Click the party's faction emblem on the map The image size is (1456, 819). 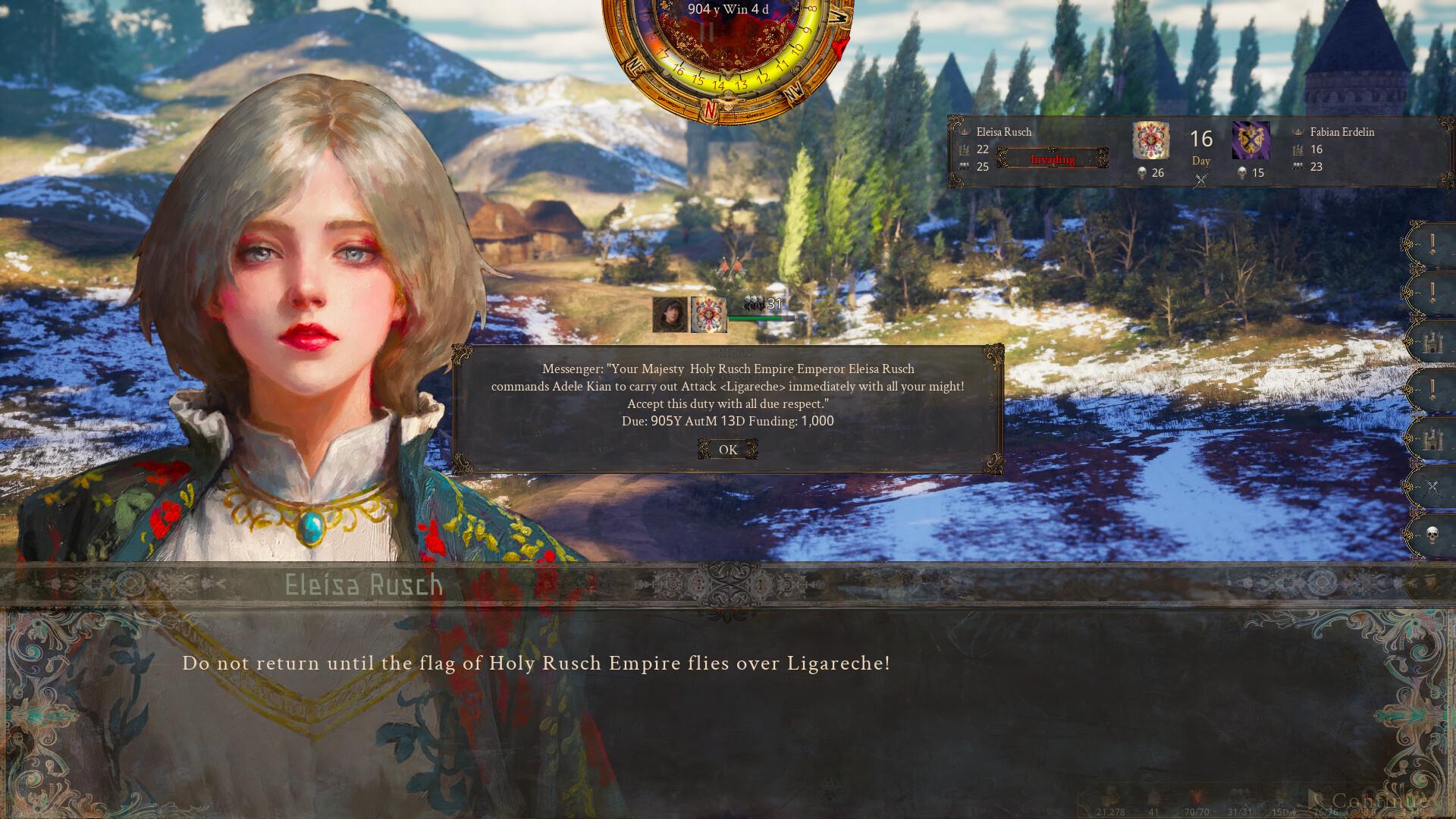pyautogui.click(x=709, y=314)
